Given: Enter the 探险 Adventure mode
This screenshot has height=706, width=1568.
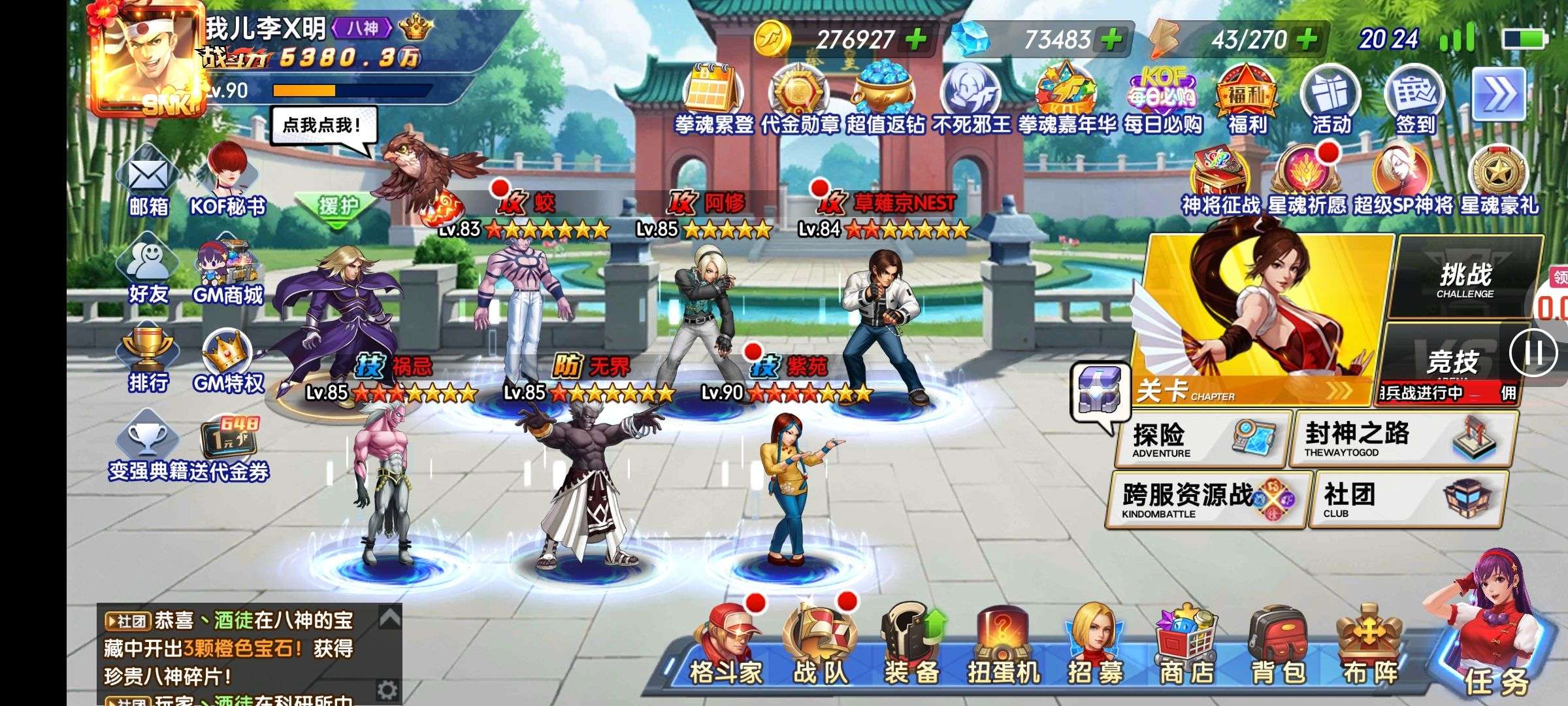Looking at the screenshot, I should (1202, 438).
